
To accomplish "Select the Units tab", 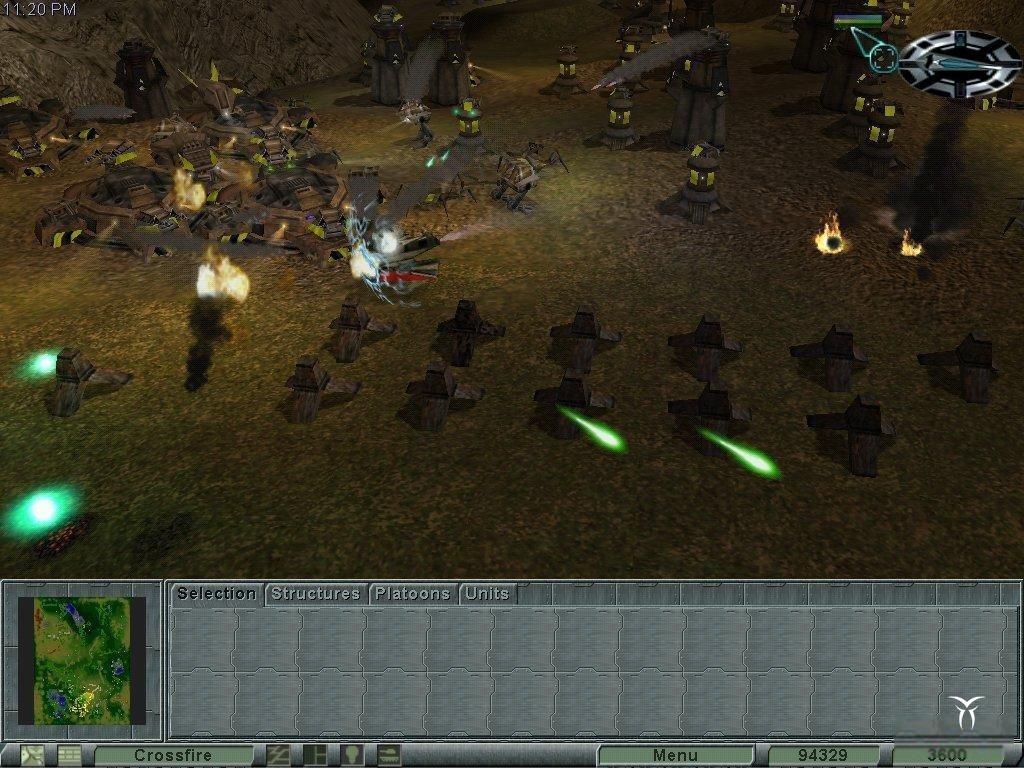I will 487,594.
